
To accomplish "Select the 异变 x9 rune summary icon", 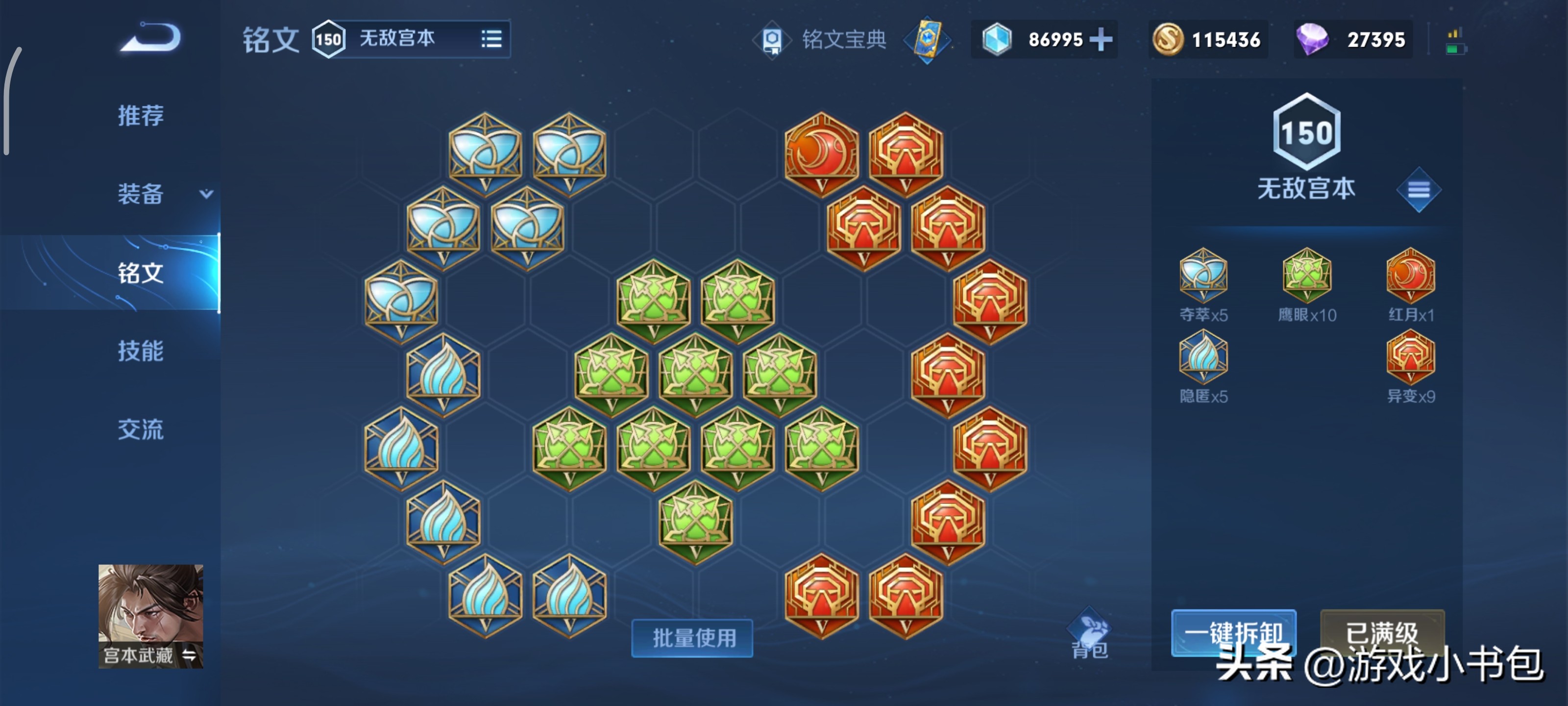I will (x=1410, y=357).
